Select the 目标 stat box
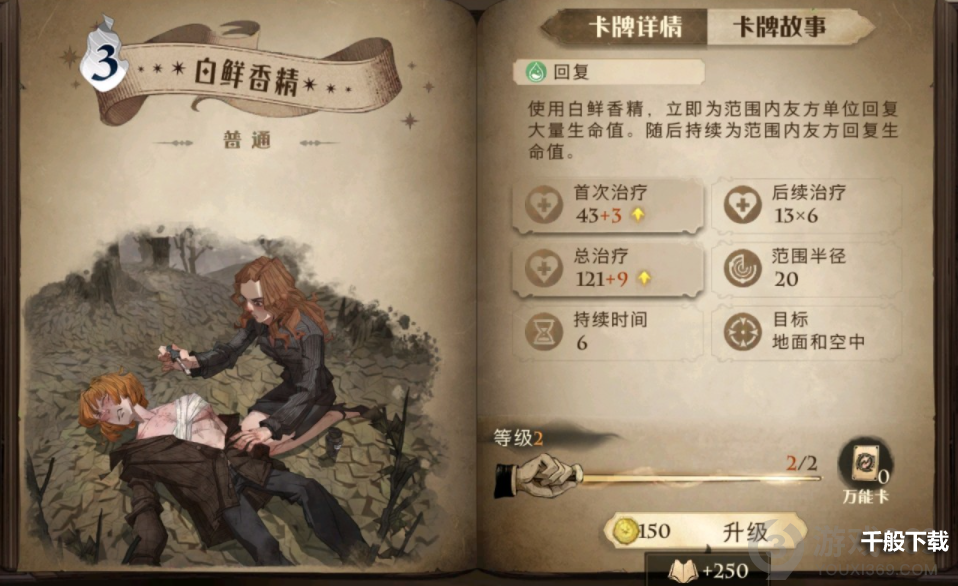This screenshot has width=958, height=586. click(x=806, y=332)
